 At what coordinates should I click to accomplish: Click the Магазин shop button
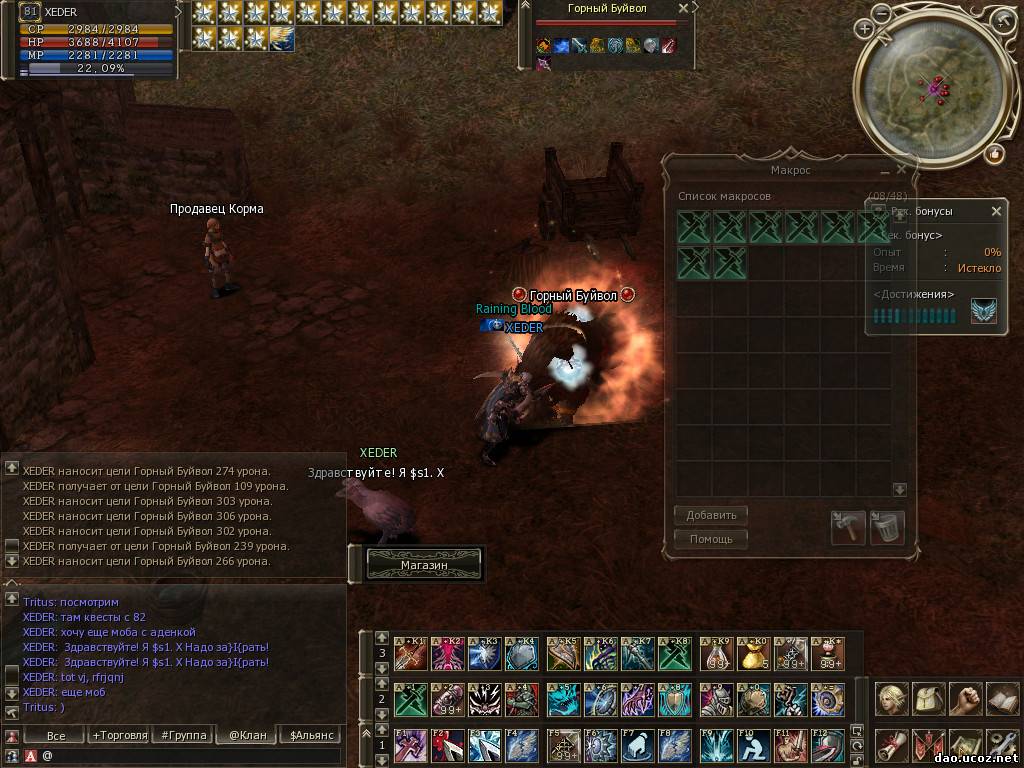tap(424, 565)
